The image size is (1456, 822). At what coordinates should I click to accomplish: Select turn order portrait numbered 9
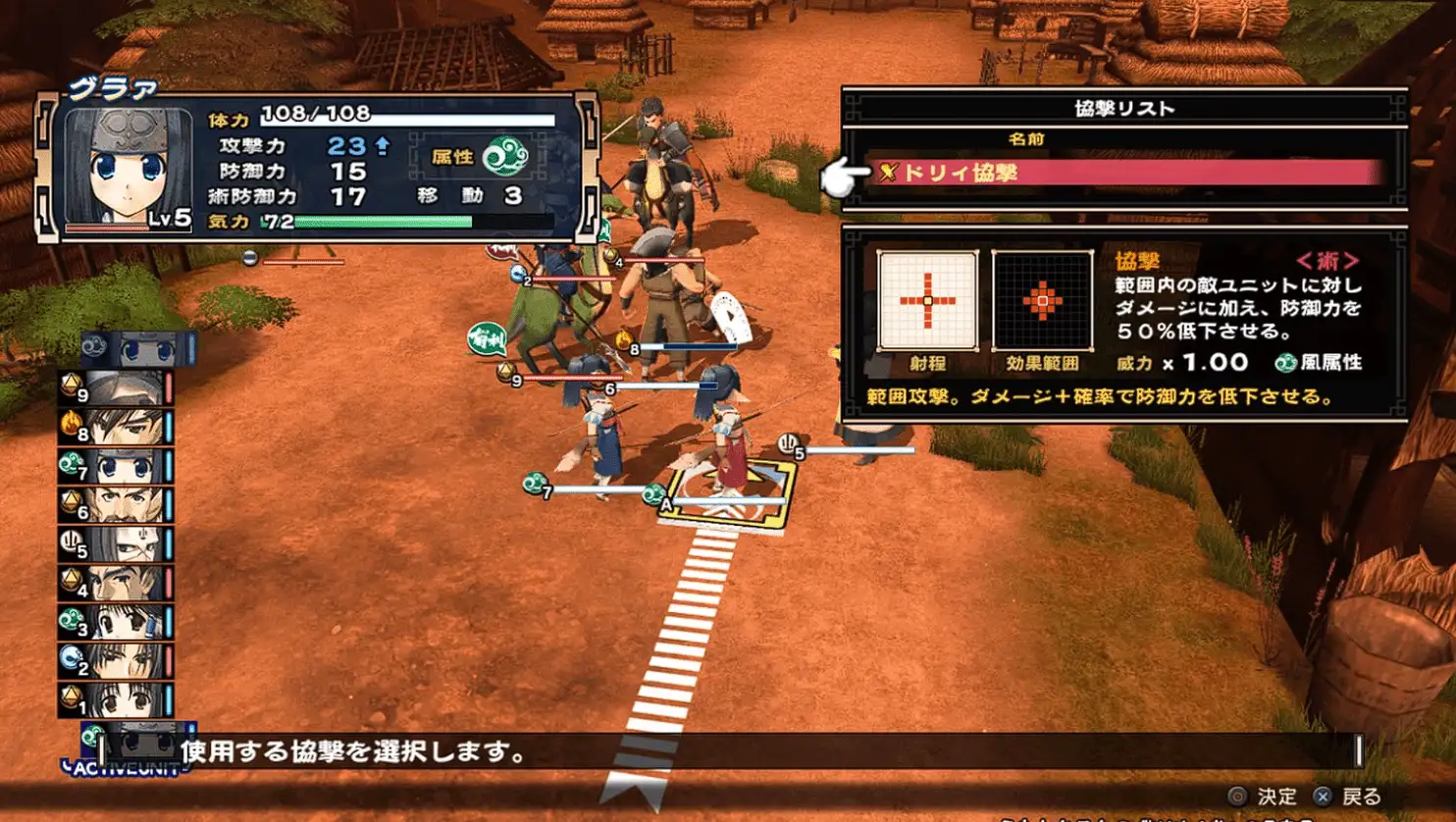tap(120, 389)
